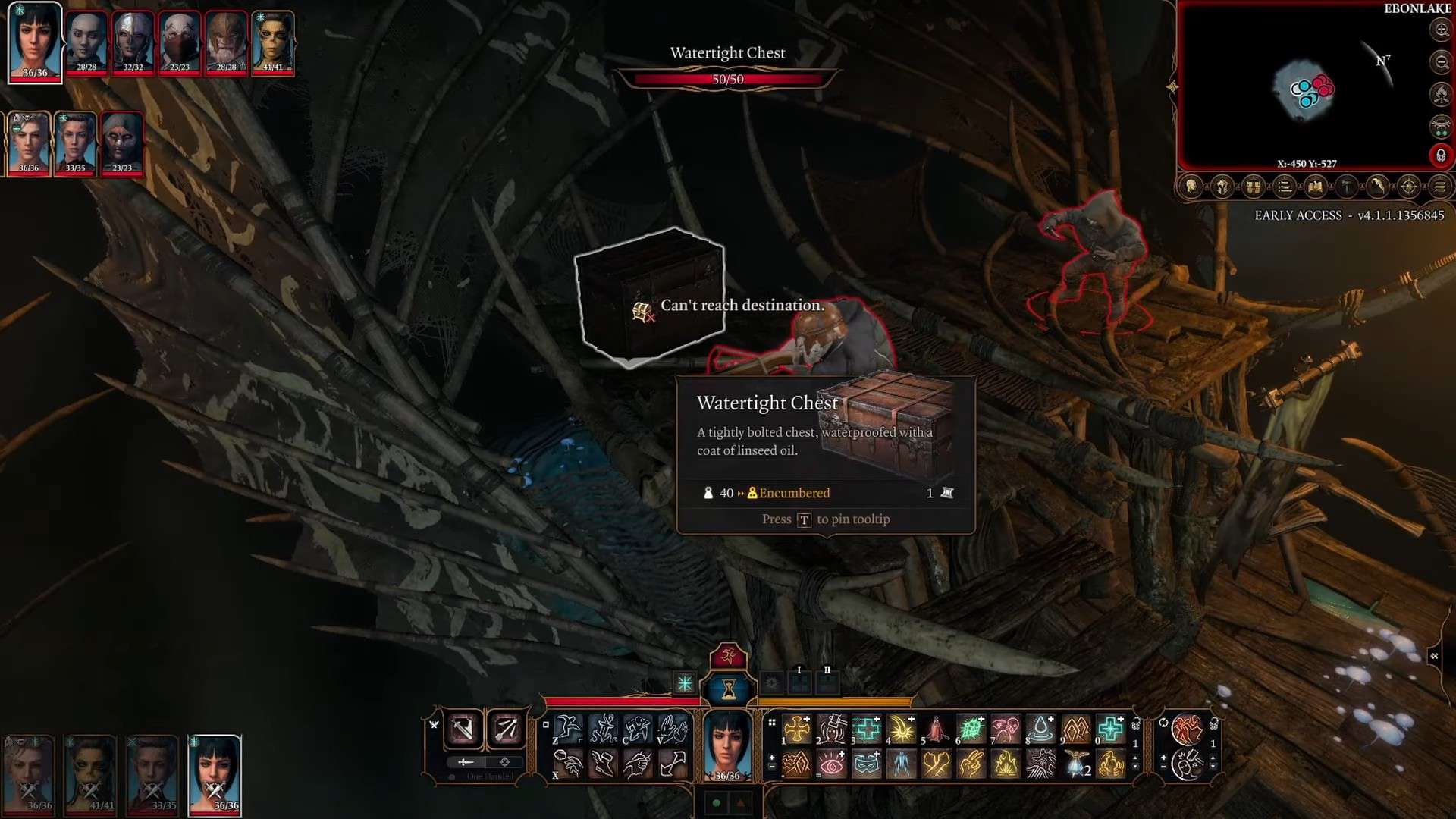Select the melee weapon attack slot

click(x=463, y=730)
